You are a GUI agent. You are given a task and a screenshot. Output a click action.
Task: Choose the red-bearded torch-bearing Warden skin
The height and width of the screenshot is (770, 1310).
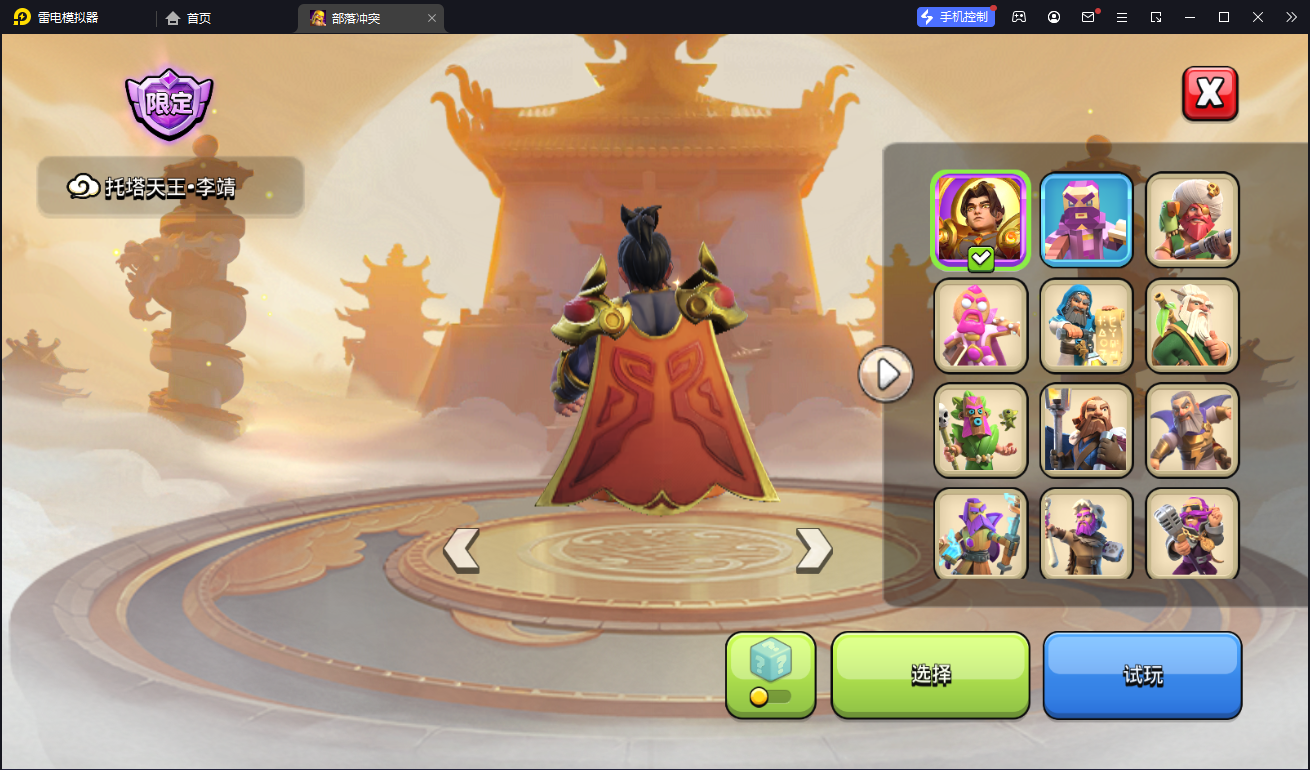coord(1086,430)
